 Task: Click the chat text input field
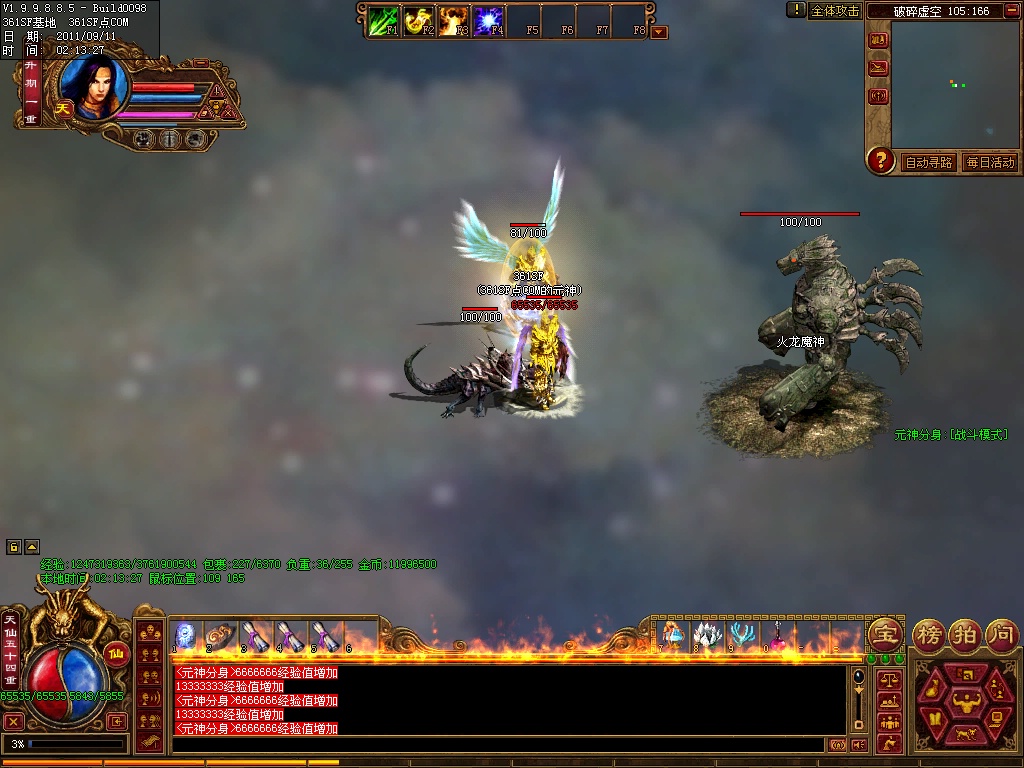click(500, 745)
